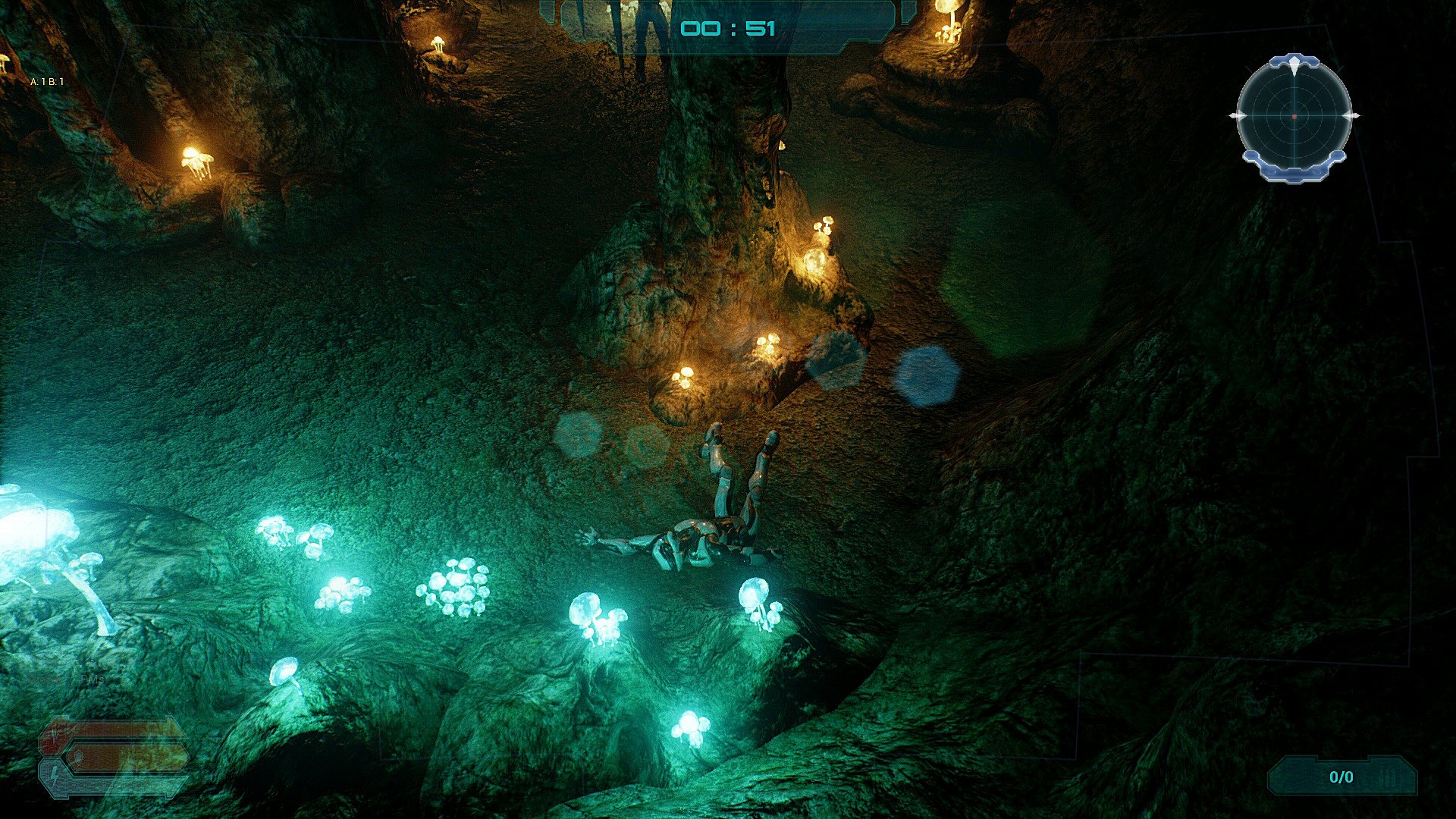Image resolution: width=1456 pixels, height=819 pixels.
Task: Select the lightning bolt energy icon
Action: point(54,777)
